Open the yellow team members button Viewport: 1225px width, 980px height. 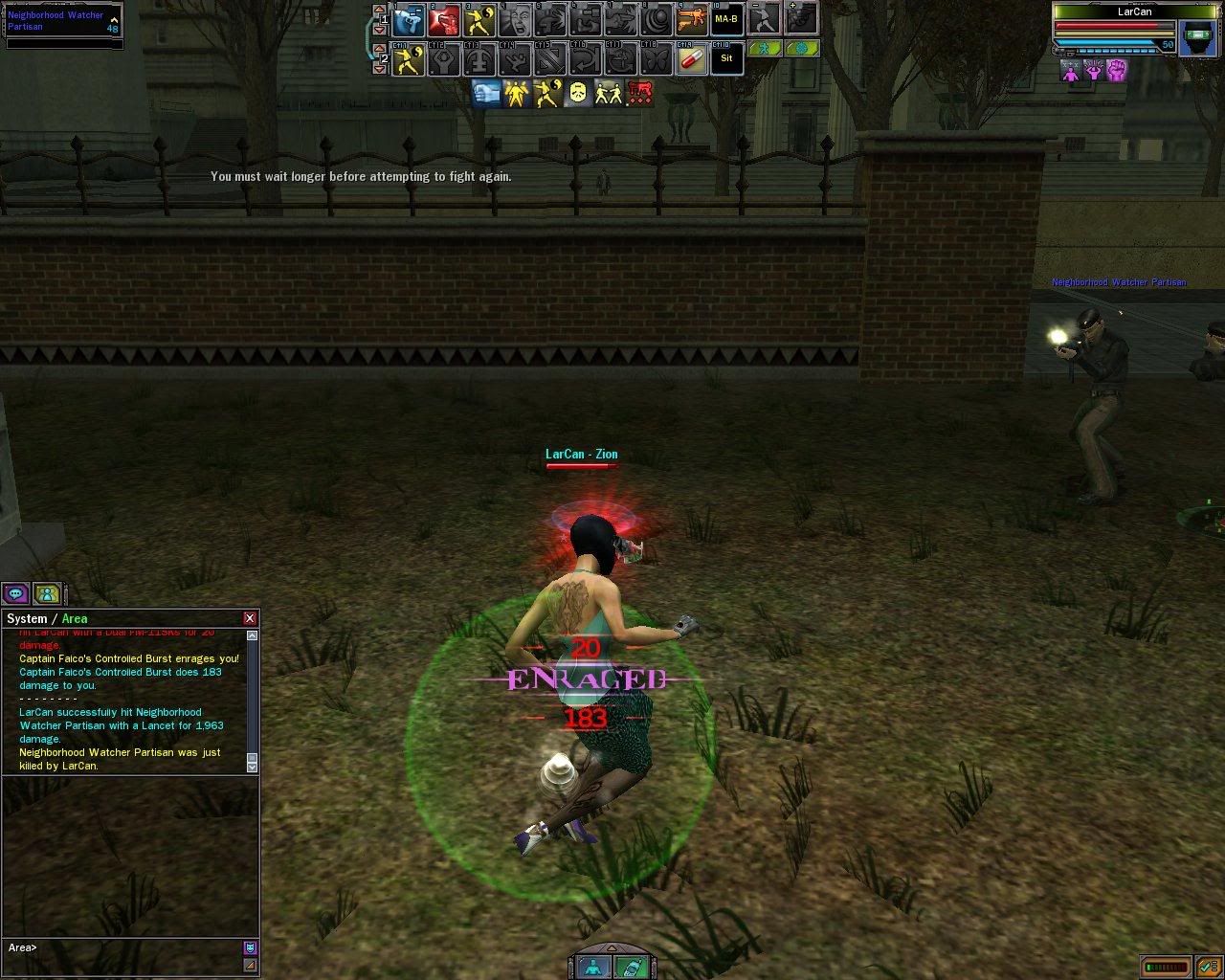tap(47, 593)
